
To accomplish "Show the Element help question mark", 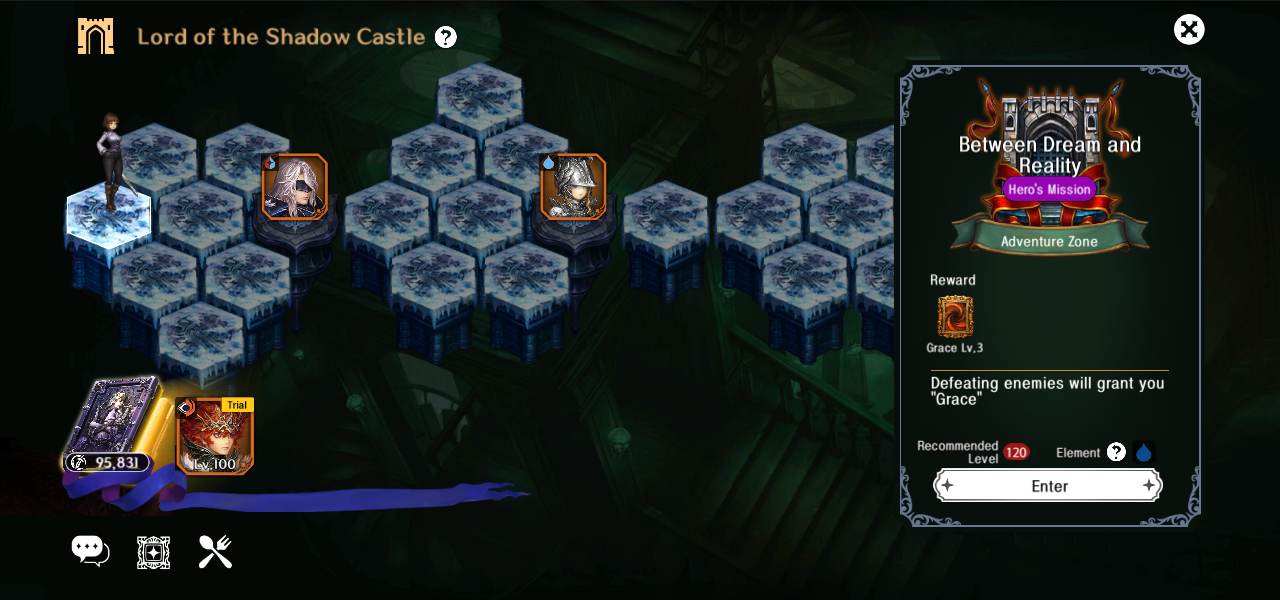I will (x=1116, y=452).
